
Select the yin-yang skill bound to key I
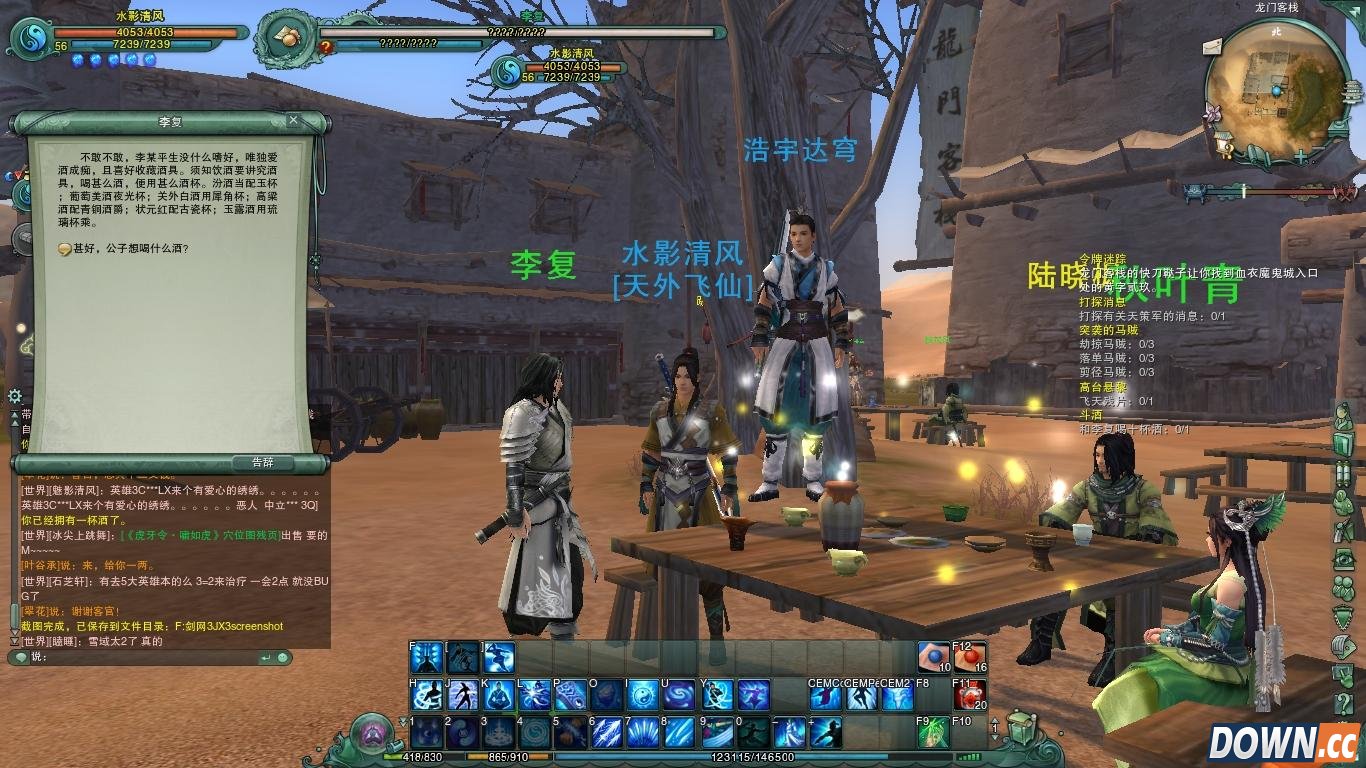(644, 697)
